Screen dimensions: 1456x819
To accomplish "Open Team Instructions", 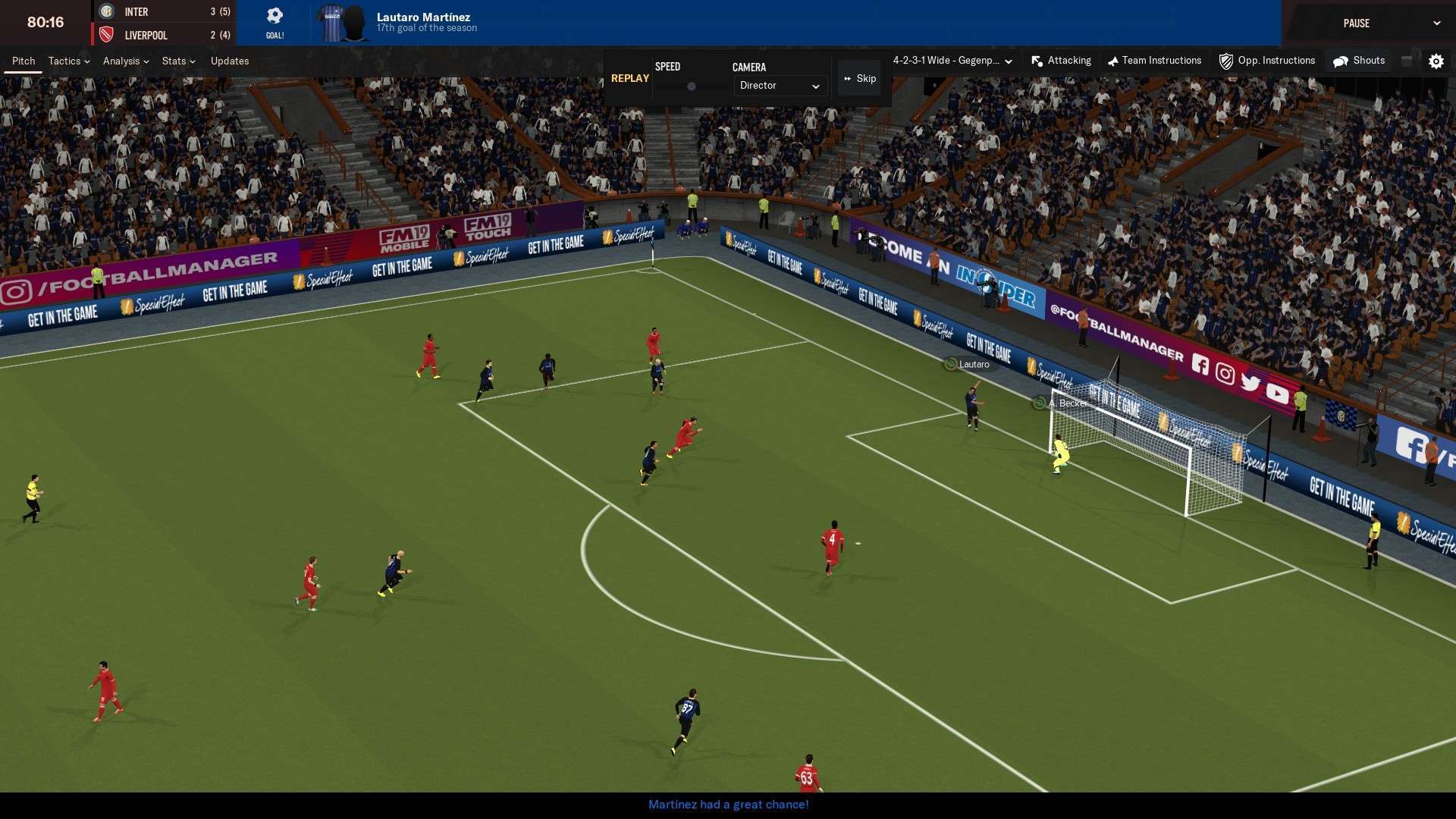I will tap(1154, 61).
